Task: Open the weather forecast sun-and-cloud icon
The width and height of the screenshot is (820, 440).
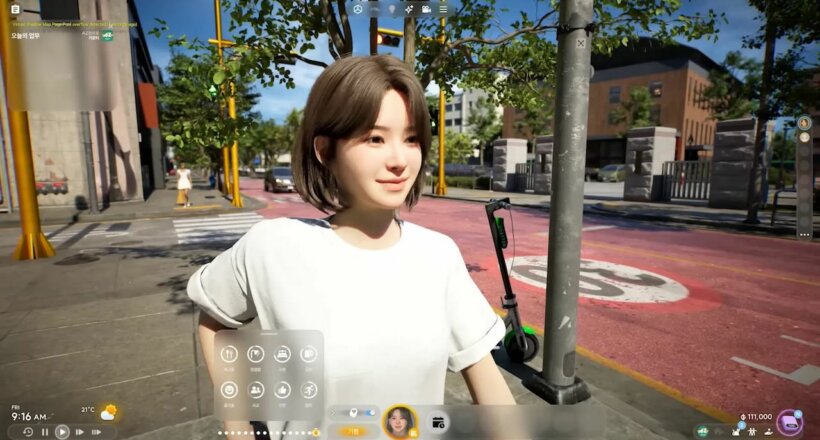Action: pyautogui.click(x=107, y=412)
